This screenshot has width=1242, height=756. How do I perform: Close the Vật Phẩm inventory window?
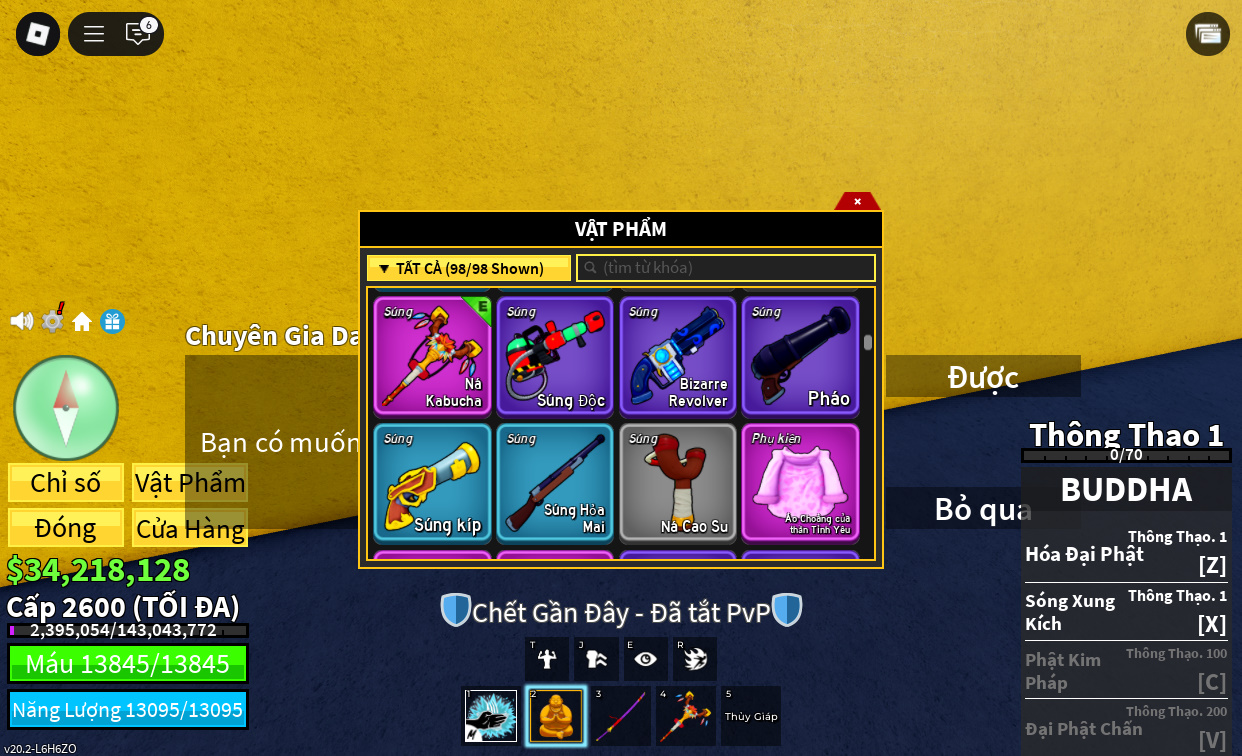click(x=857, y=201)
